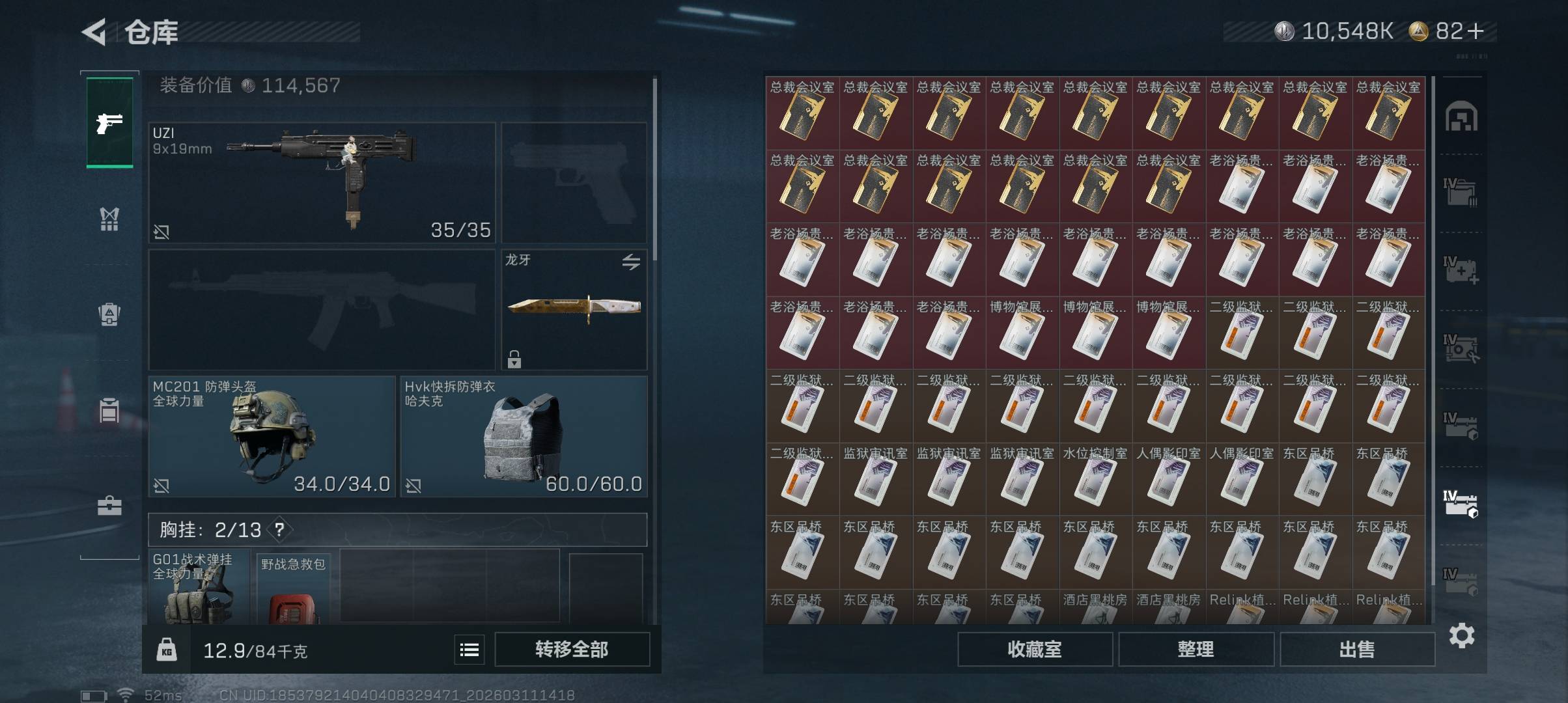Open the house-shaped warehouse category
This screenshot has width=1568, height=703.
click(1461, 117)
